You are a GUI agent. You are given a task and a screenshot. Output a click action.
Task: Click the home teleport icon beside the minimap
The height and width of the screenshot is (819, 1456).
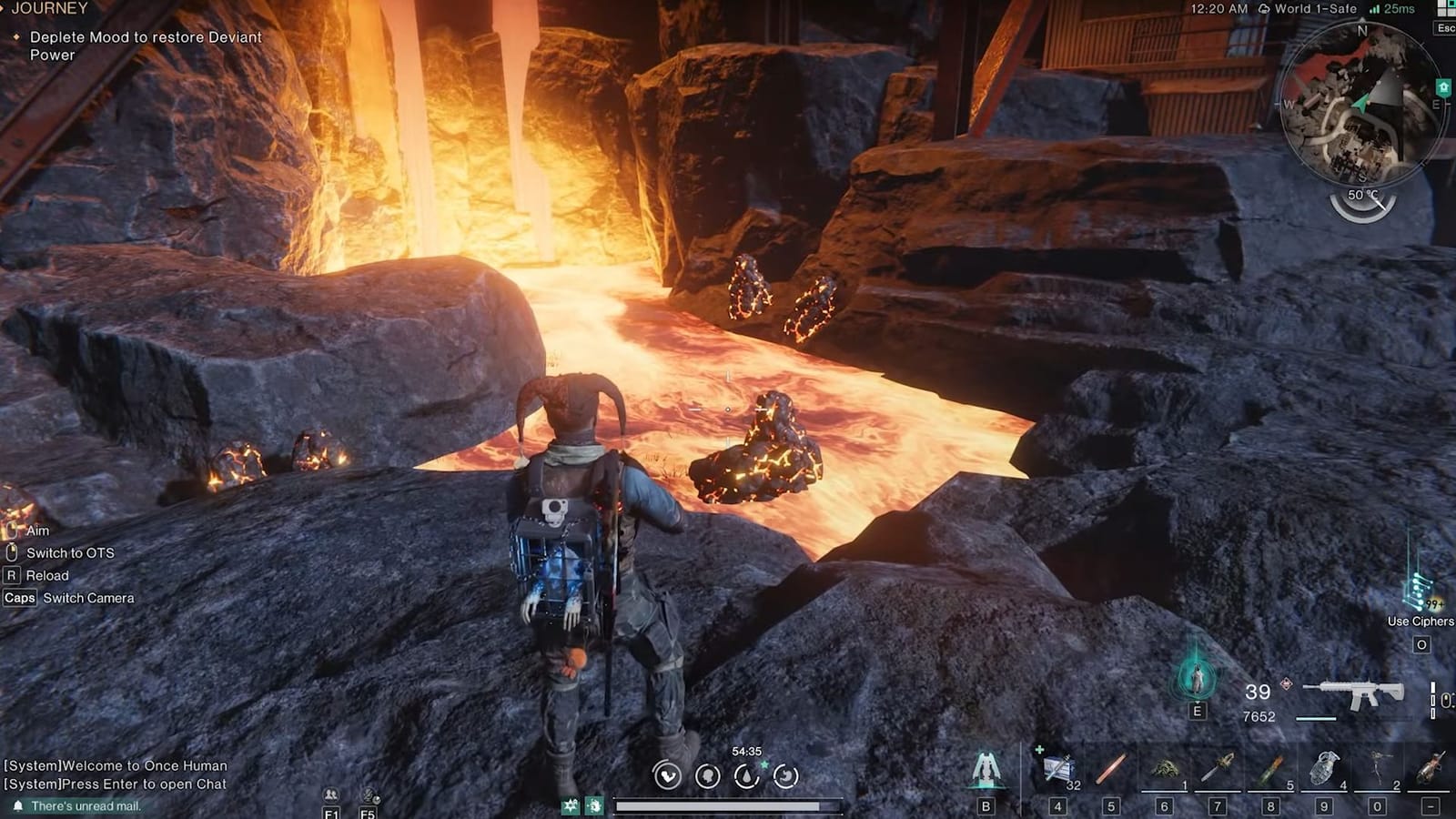[1443, 85]
